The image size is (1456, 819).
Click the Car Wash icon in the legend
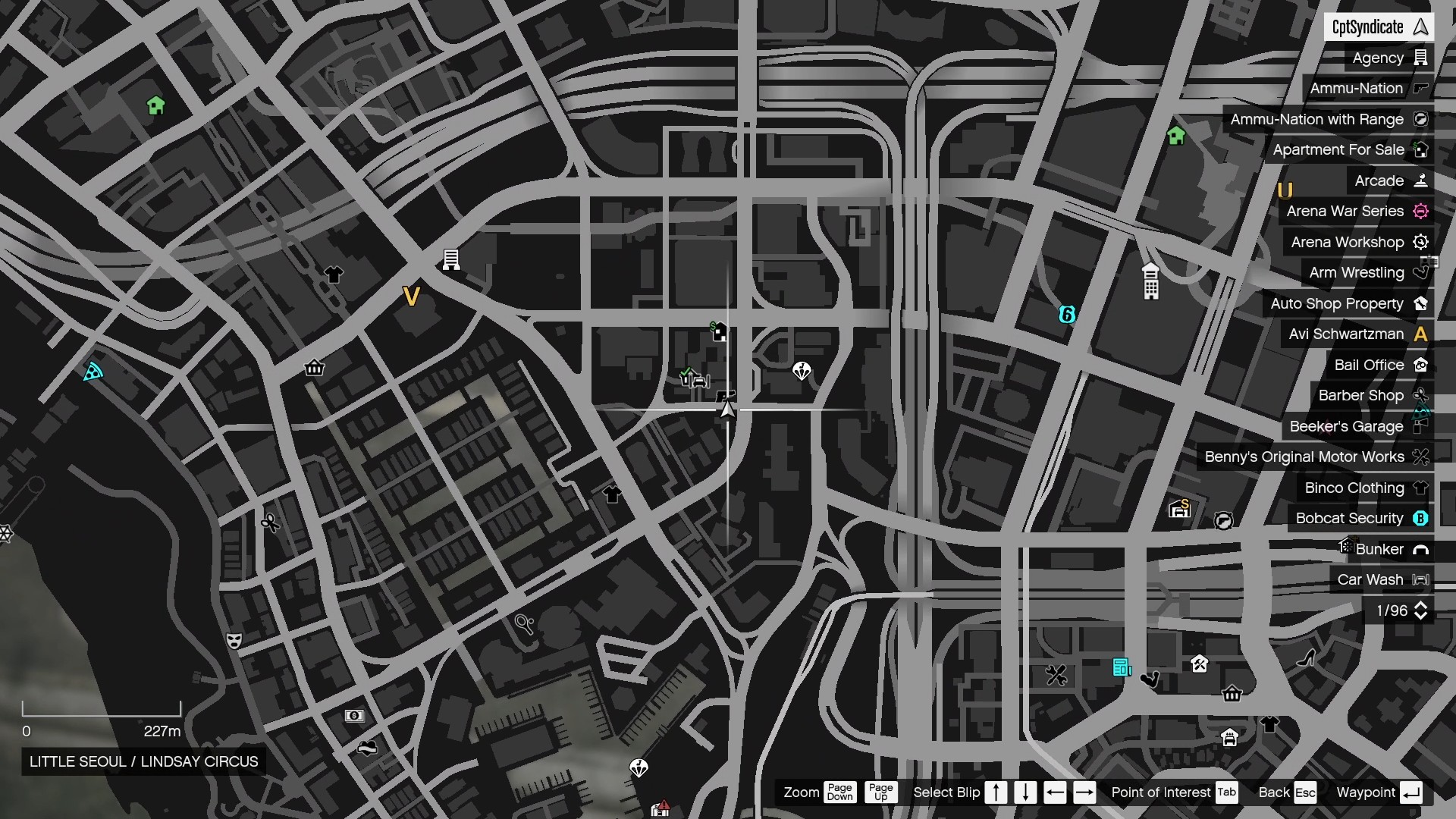1422,579
